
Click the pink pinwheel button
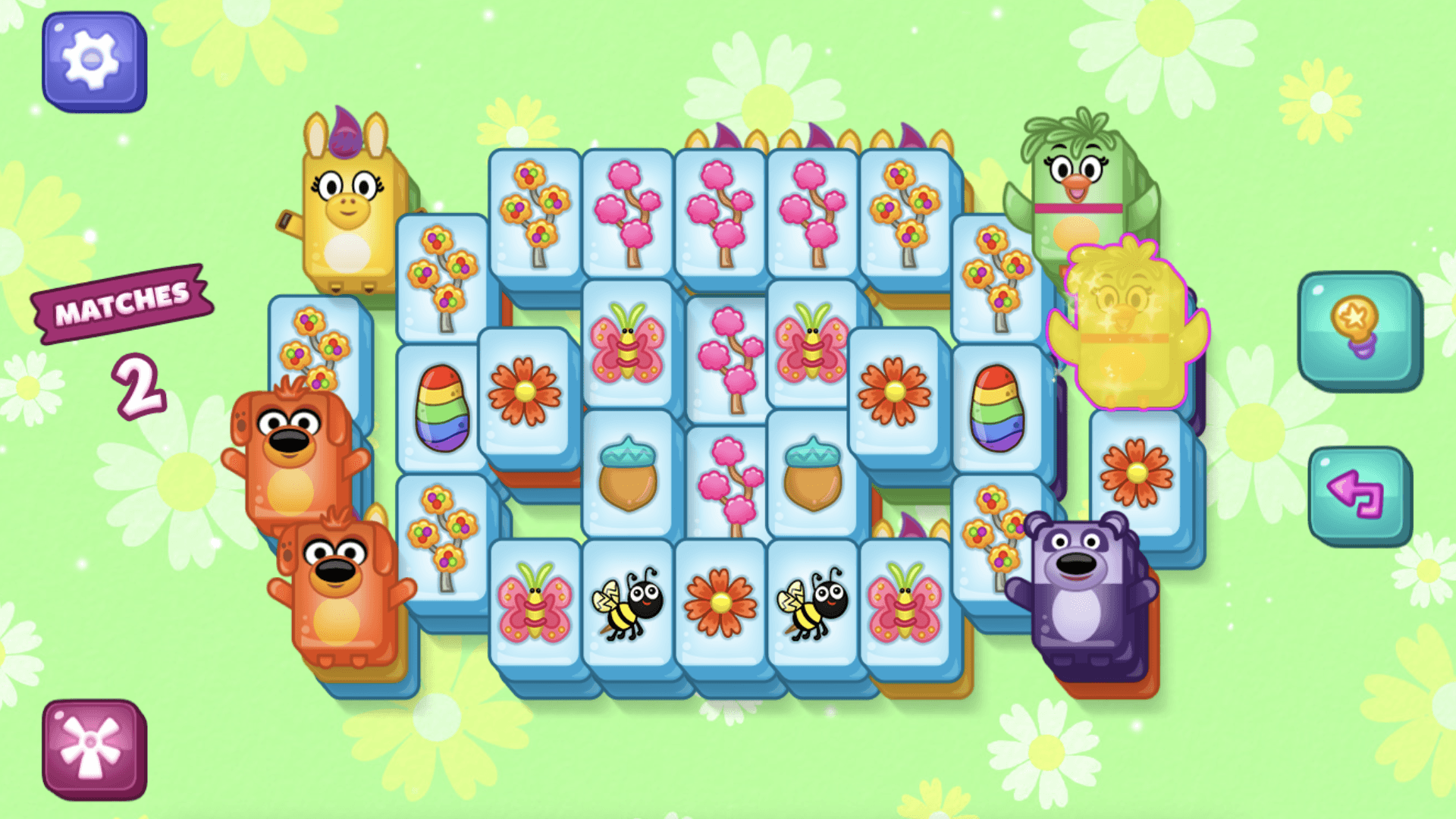(93, 748)
